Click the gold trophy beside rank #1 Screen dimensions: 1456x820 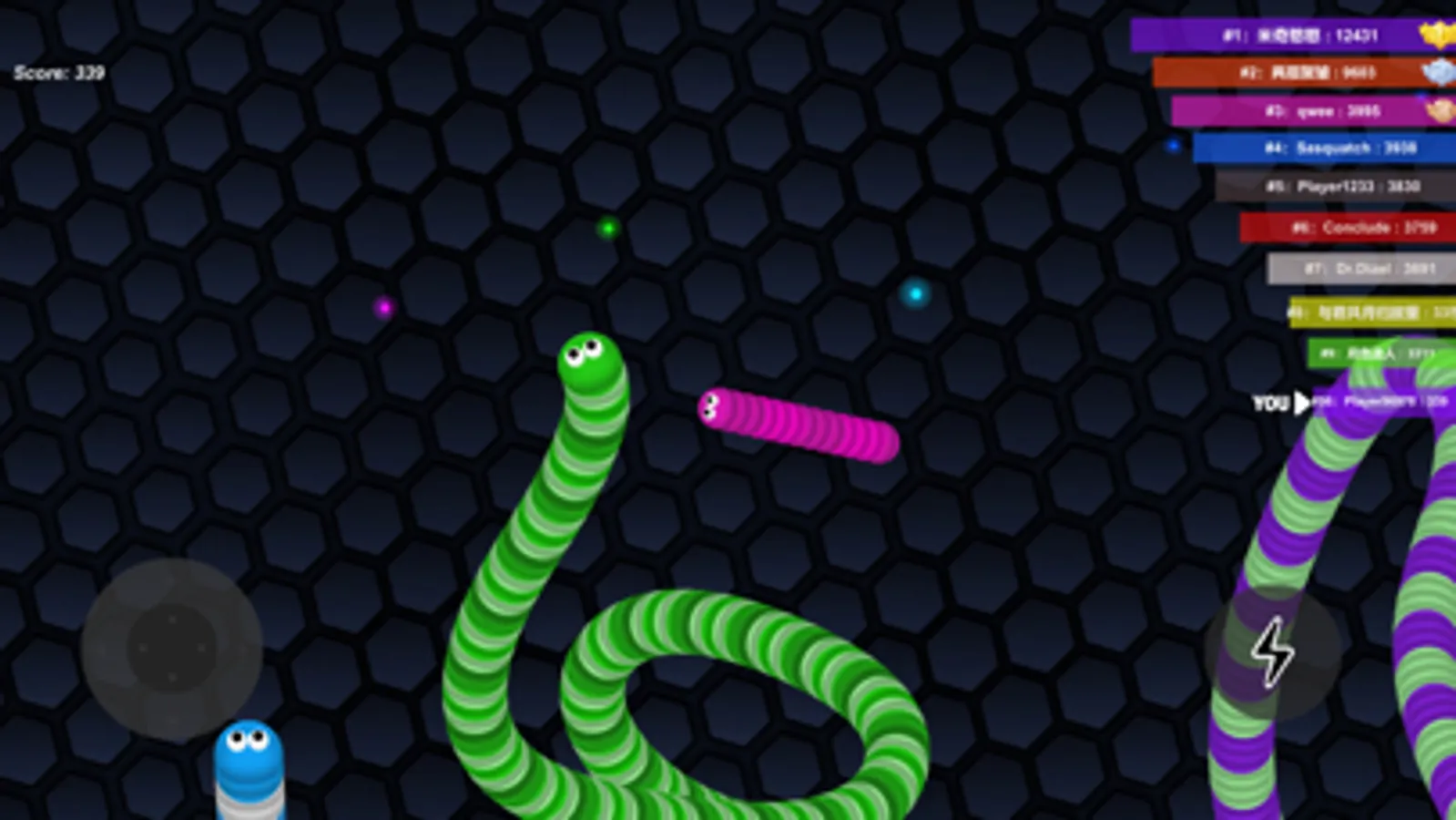point(1437,34)
